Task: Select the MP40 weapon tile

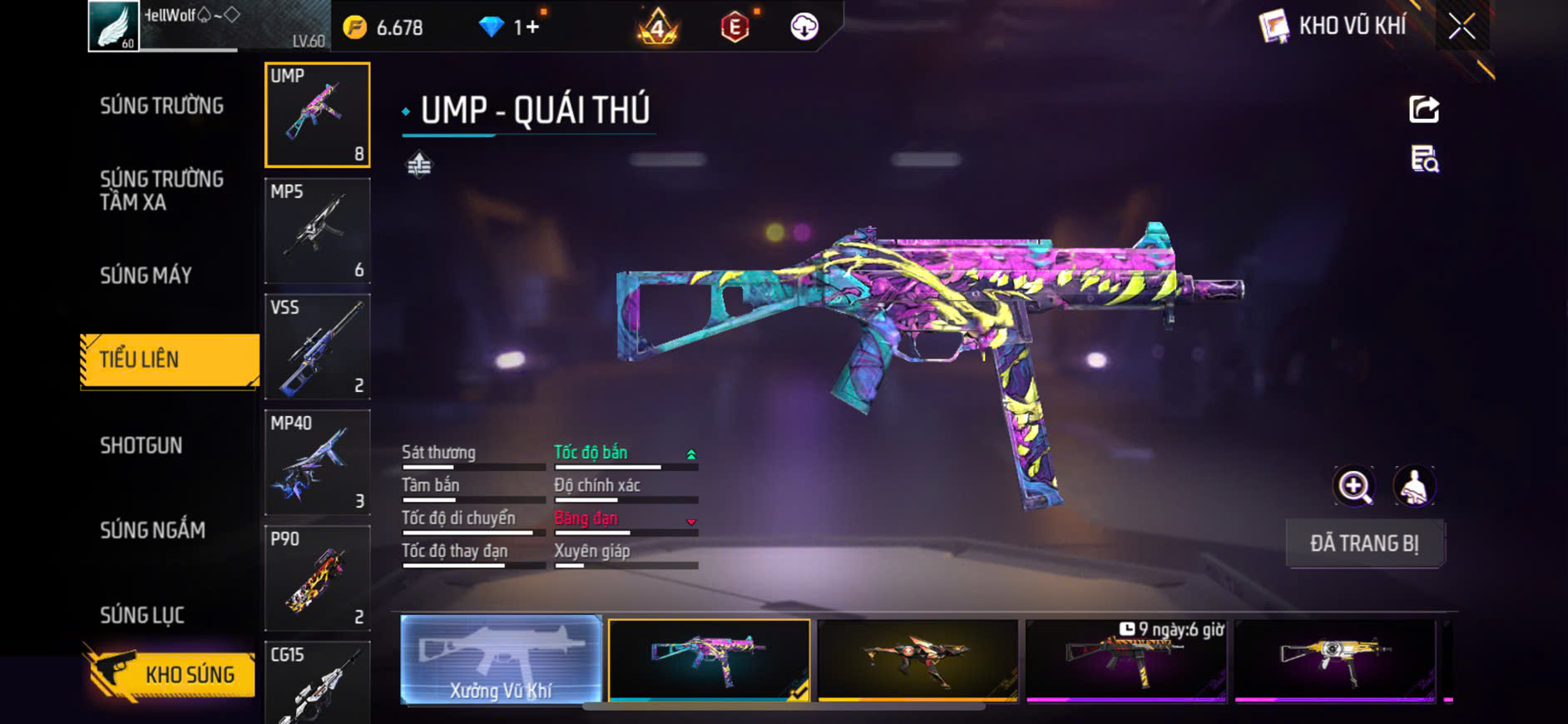Action: [x=317, y=462]
